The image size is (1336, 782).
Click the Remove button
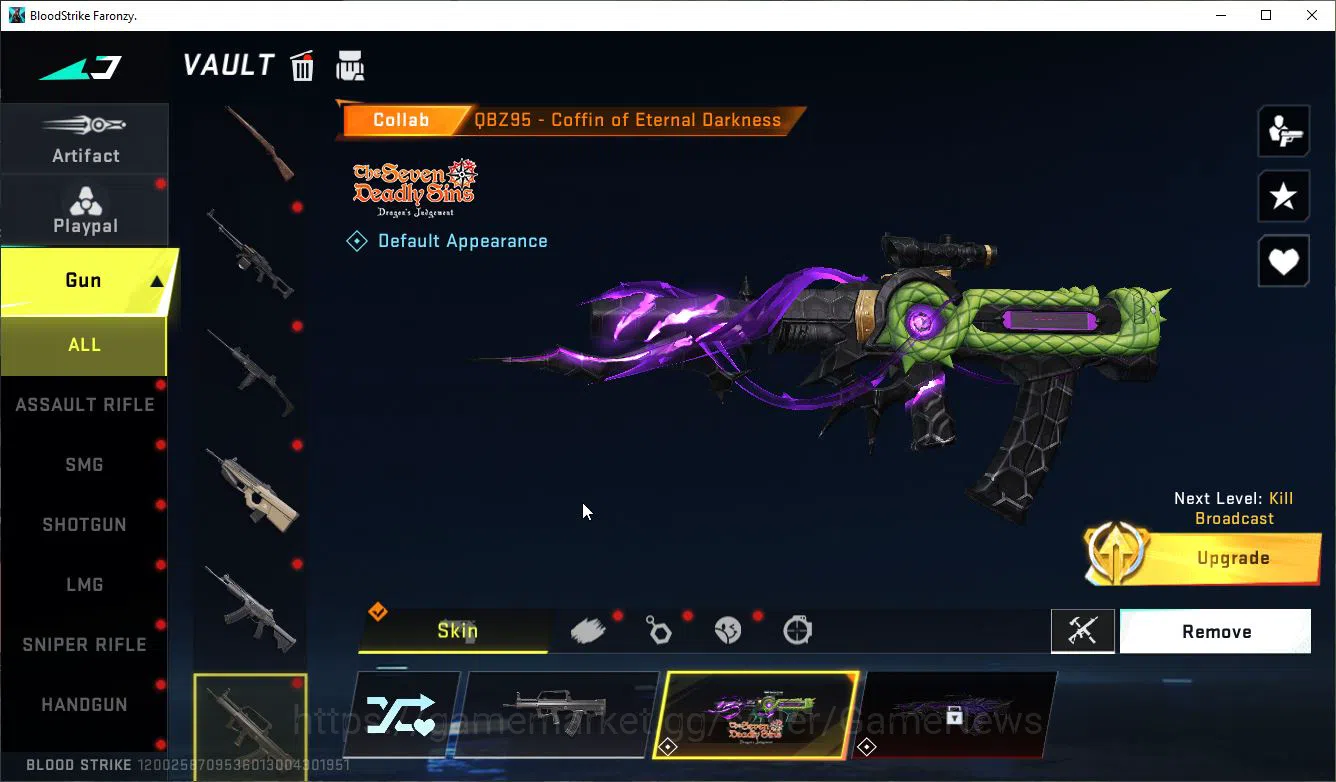(1215, 631)
